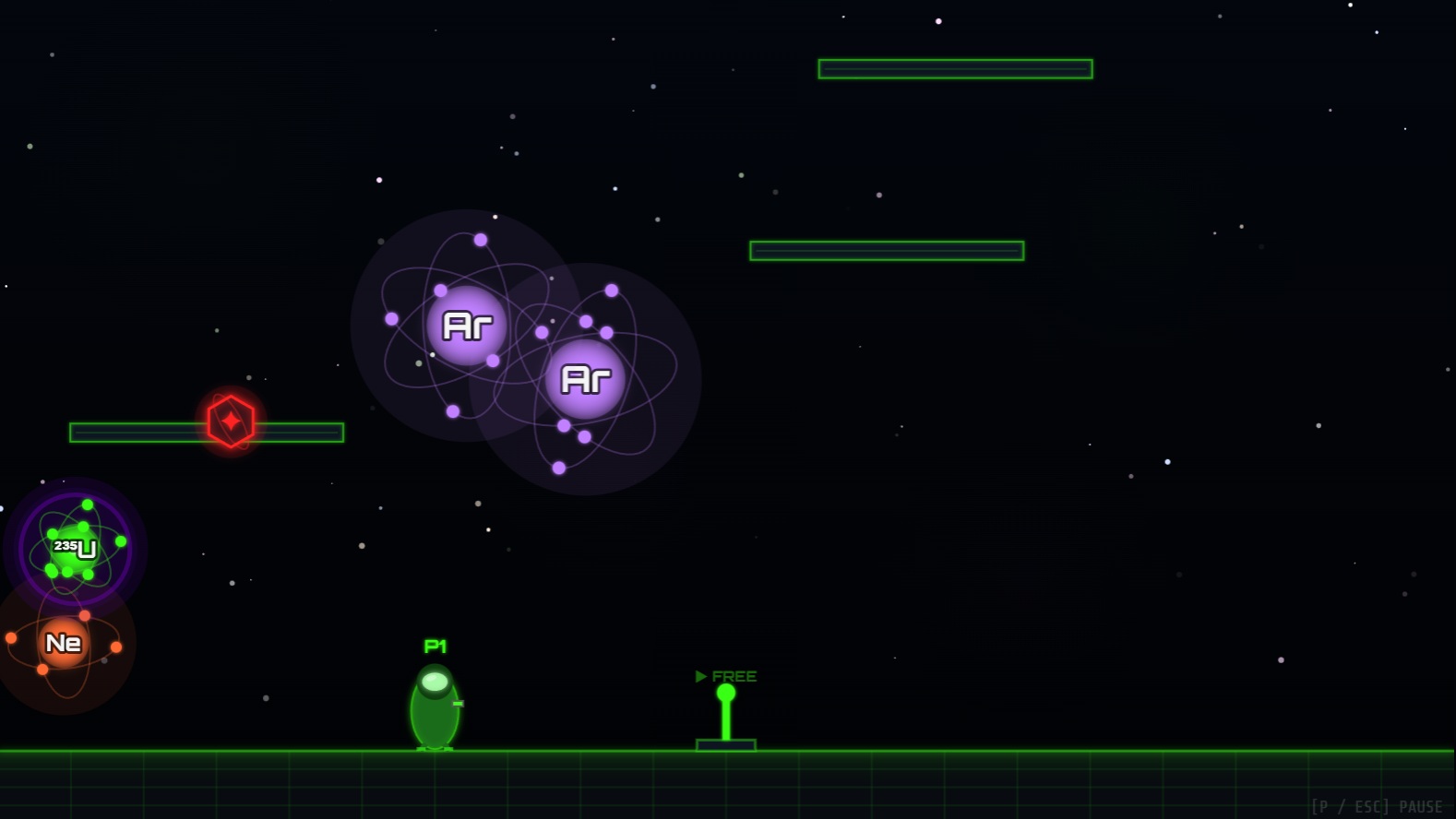Select the right Ar argon atom
Screen dimensions: 1456x819
point(585,376)
